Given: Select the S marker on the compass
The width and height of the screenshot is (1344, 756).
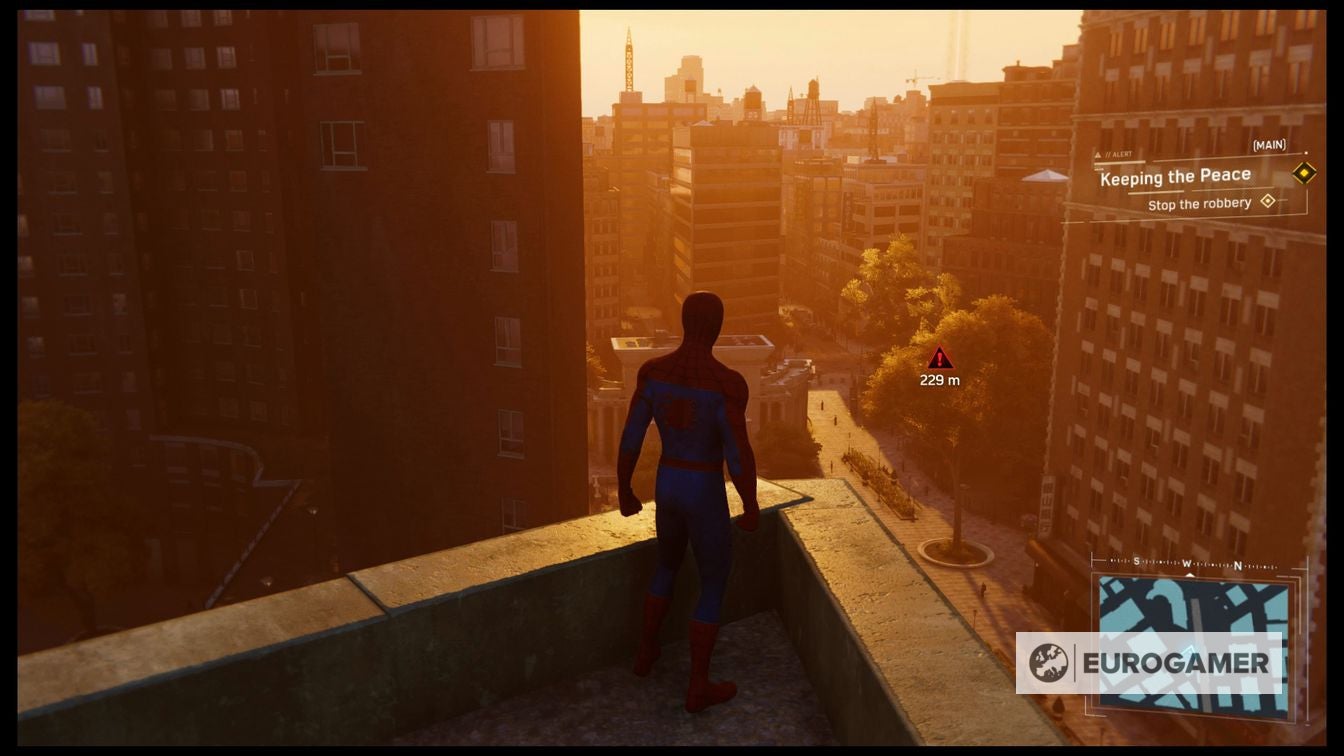Looking at the screenshot, I should [x=1137, y=561].
